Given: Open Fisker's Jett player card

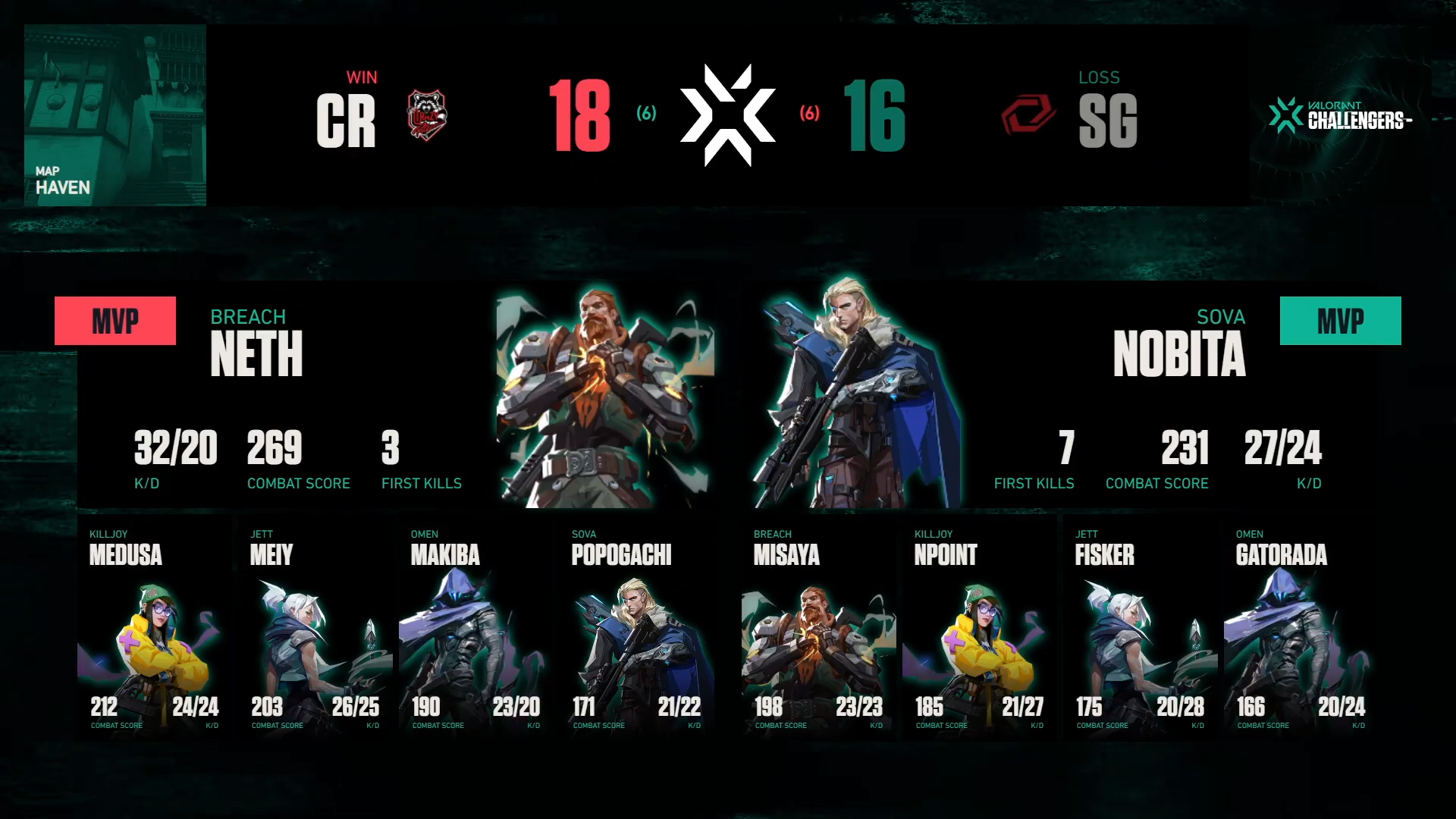Looking at the screenshot, I should coord(1141,629).
